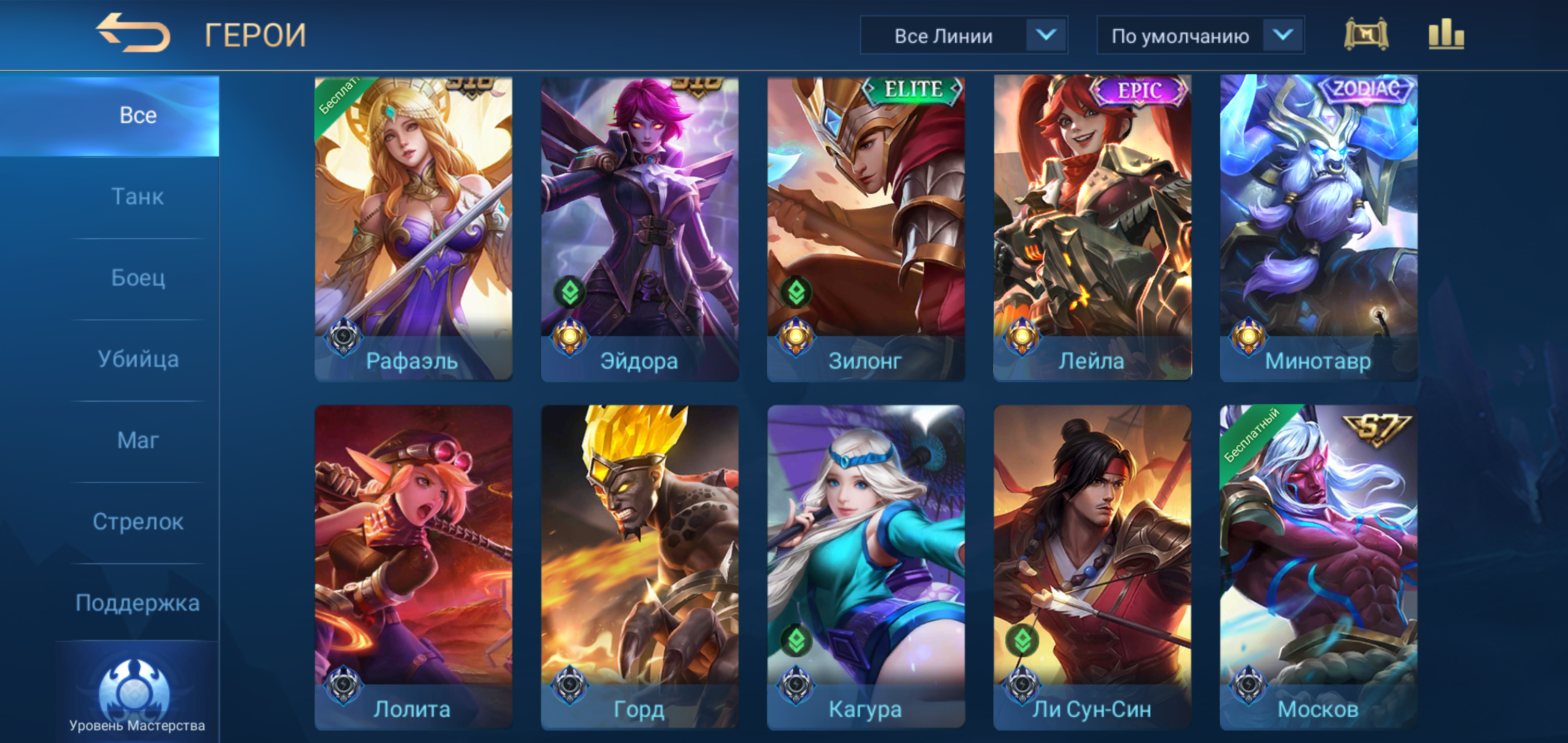Switch to the Маг tab

(x=138, y=440)
